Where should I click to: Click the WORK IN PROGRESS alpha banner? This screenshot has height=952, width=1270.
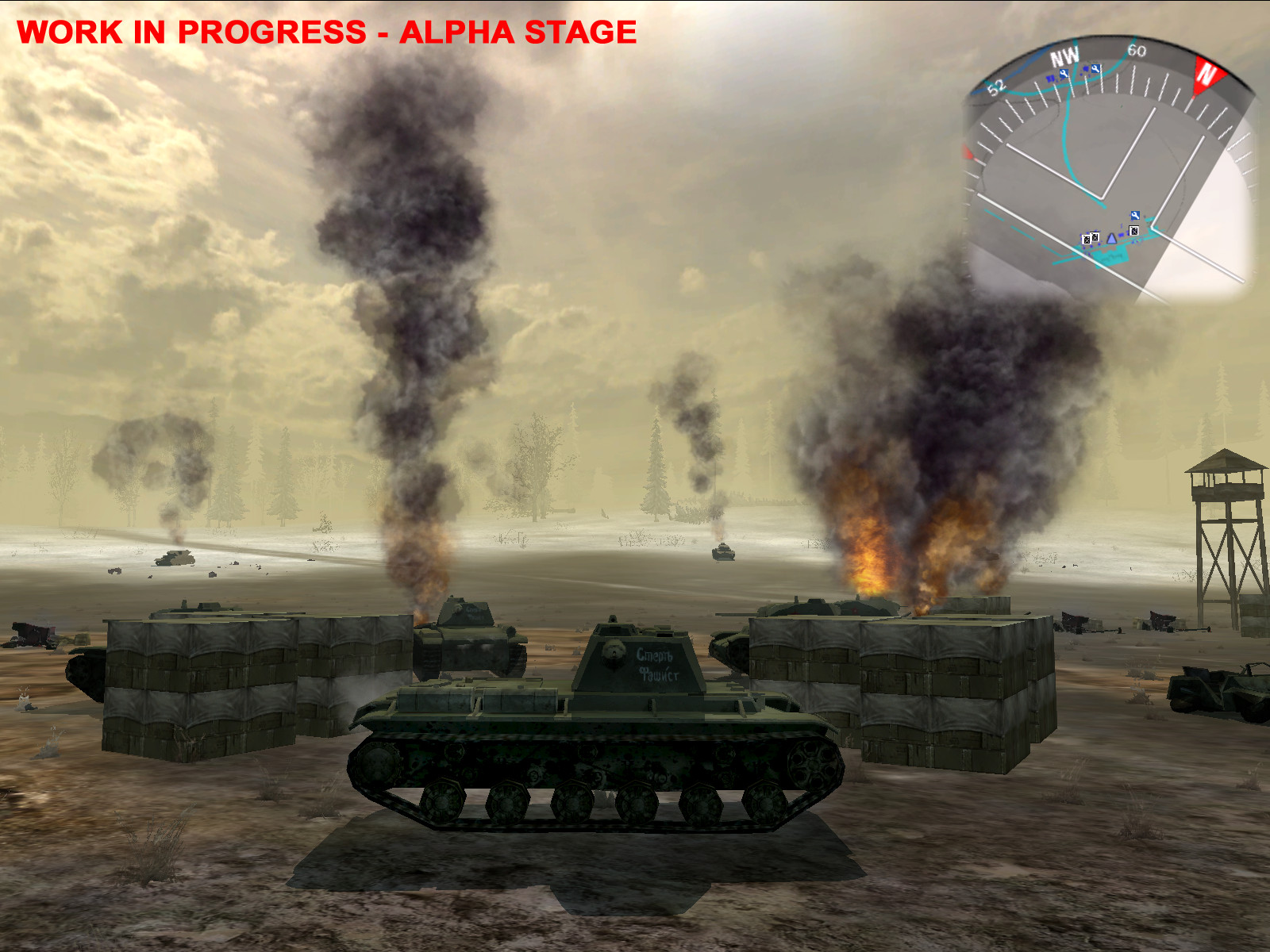[325, 33]
